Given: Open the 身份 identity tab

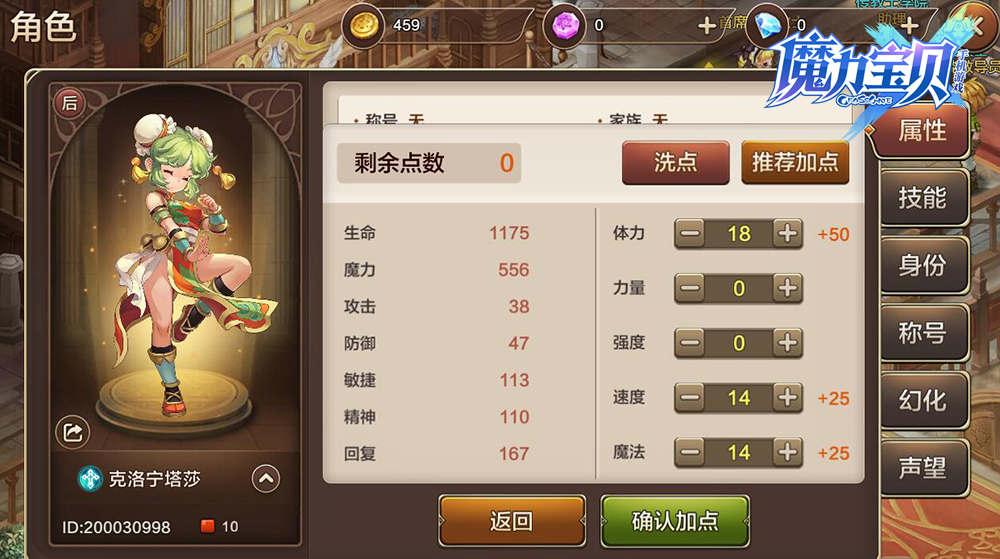Looking at the screenshot, I should [x=922, y=266].
